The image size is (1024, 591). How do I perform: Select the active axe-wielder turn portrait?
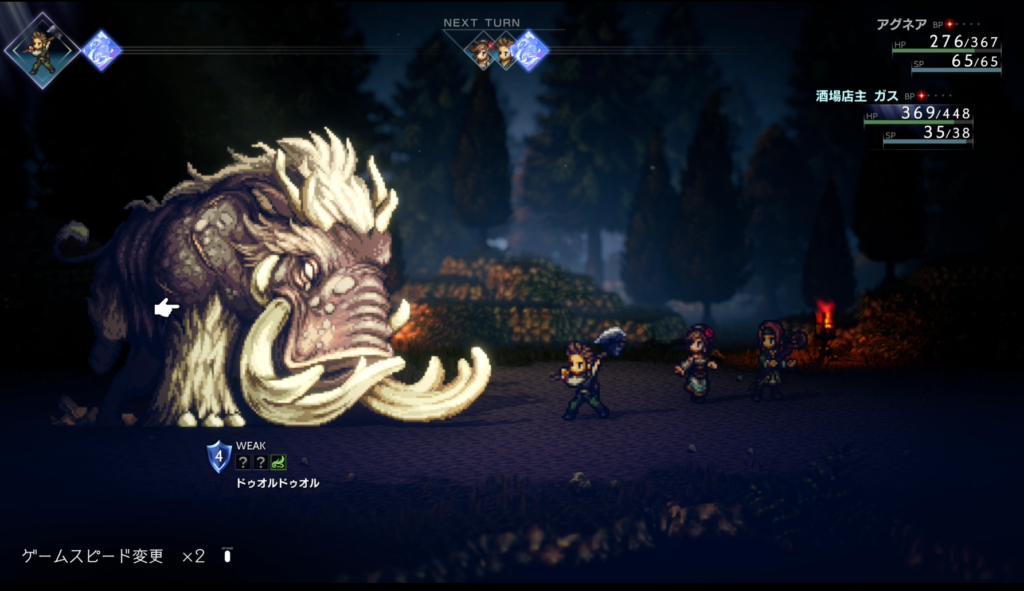(41, 49)
